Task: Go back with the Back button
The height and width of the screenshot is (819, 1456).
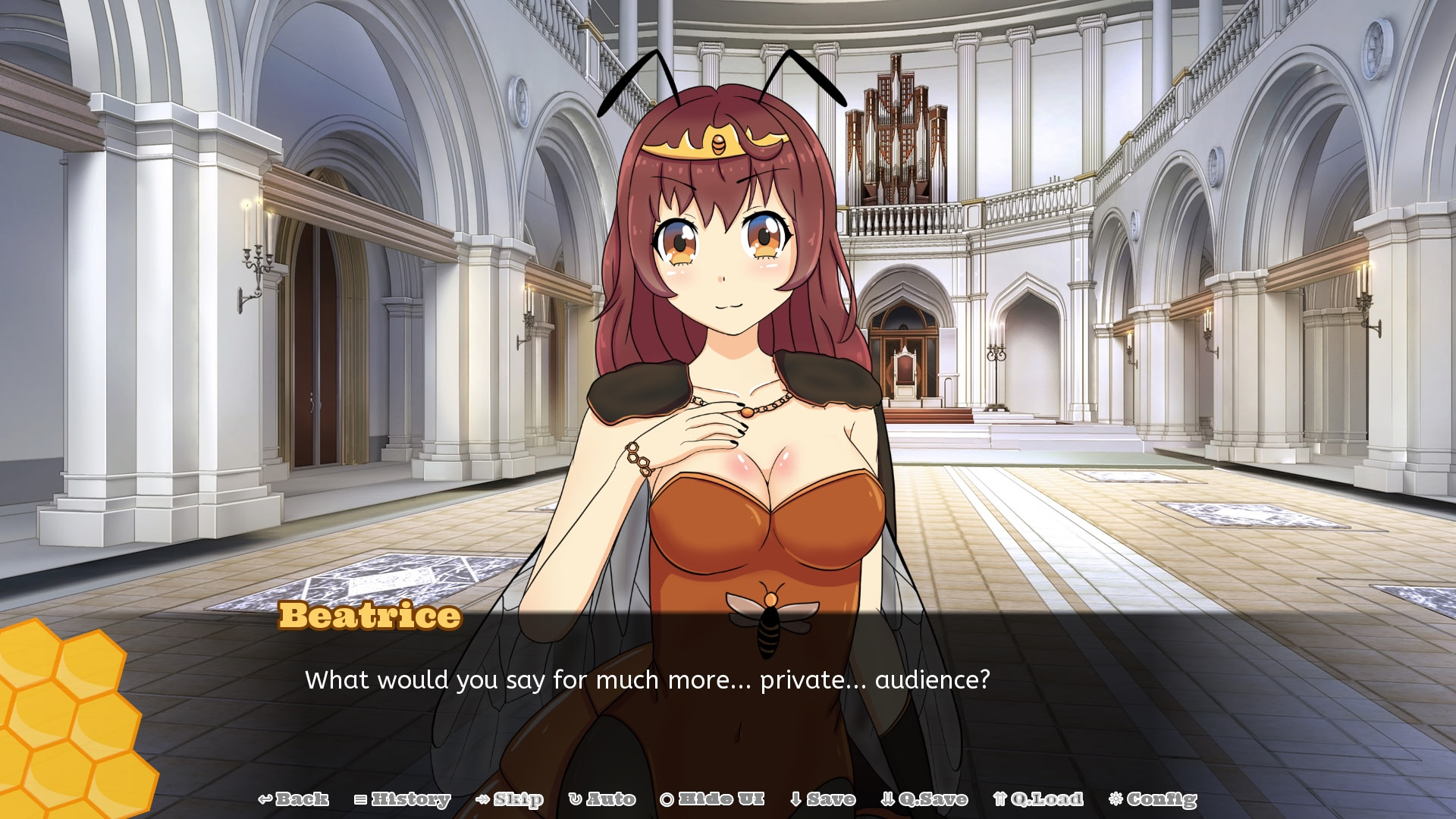Action: point(293,799)
